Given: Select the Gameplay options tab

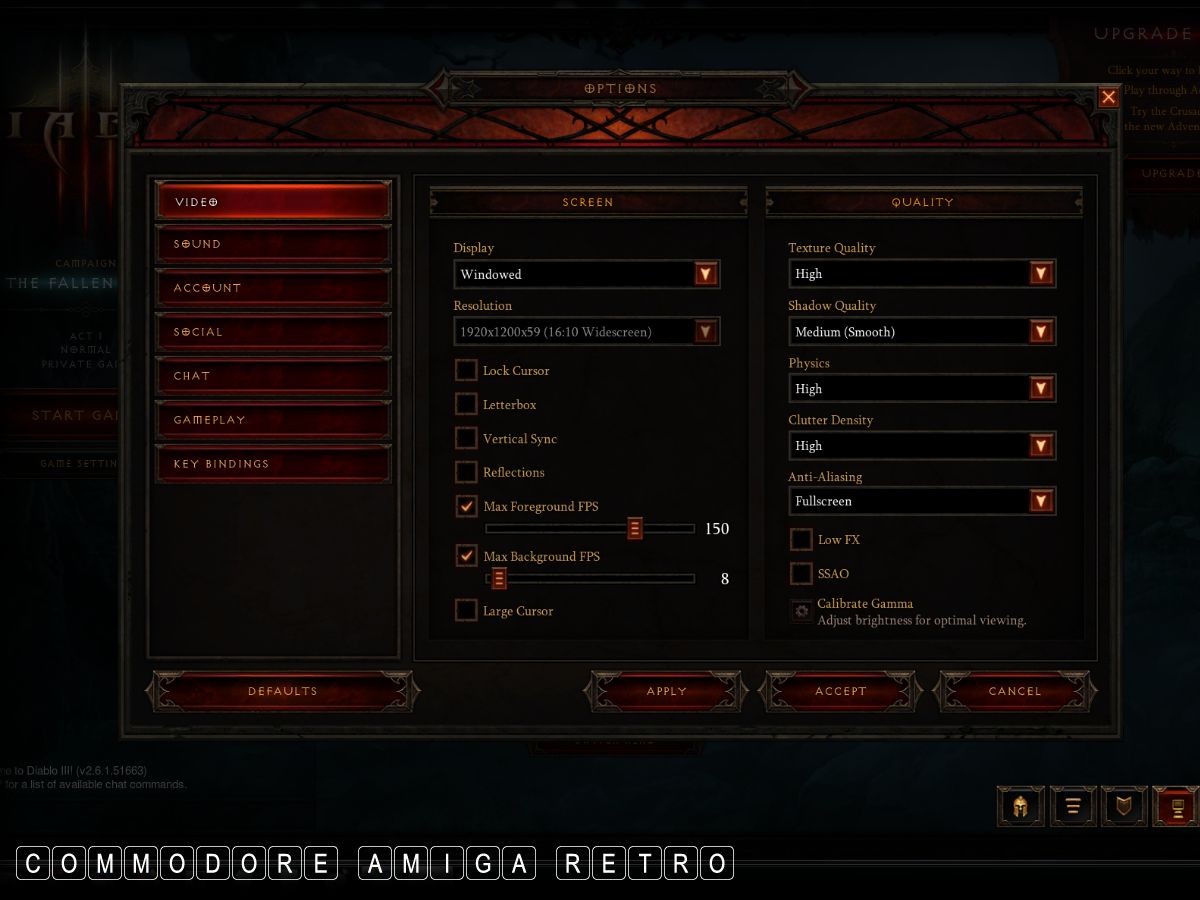Looking at the screenshot, I should 272,420.
